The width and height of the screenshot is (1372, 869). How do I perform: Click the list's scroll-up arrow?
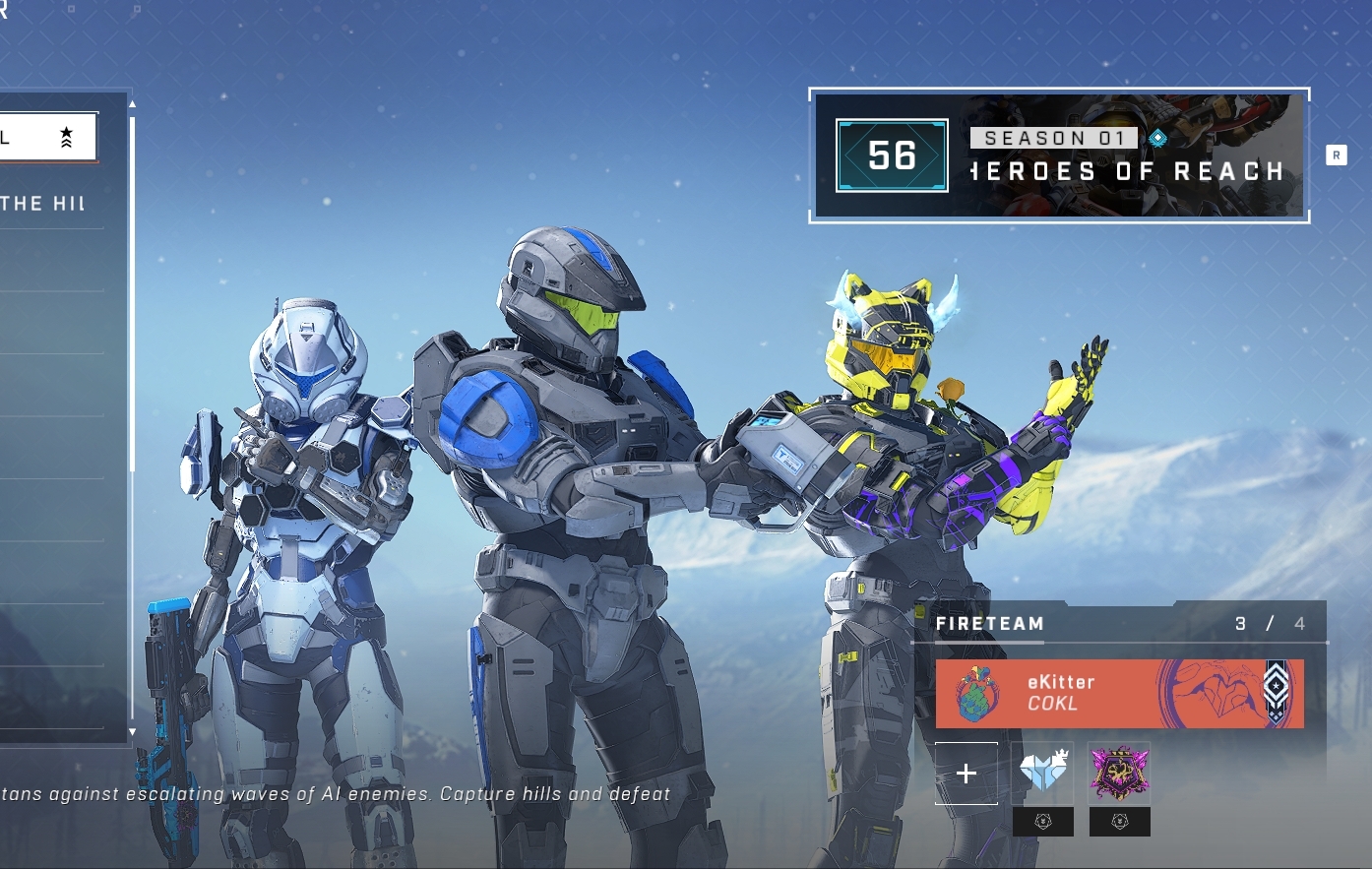coord(132,103)
